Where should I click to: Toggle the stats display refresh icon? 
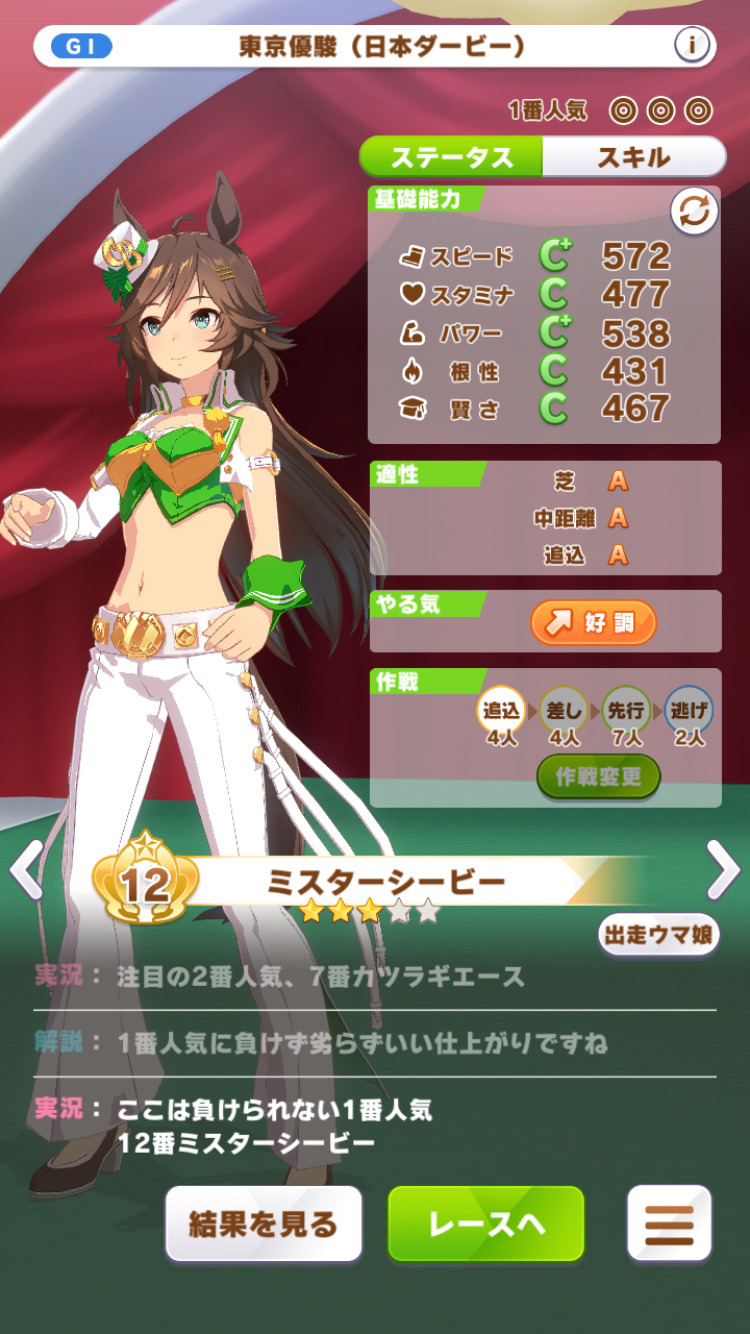[x=694, y=212]
